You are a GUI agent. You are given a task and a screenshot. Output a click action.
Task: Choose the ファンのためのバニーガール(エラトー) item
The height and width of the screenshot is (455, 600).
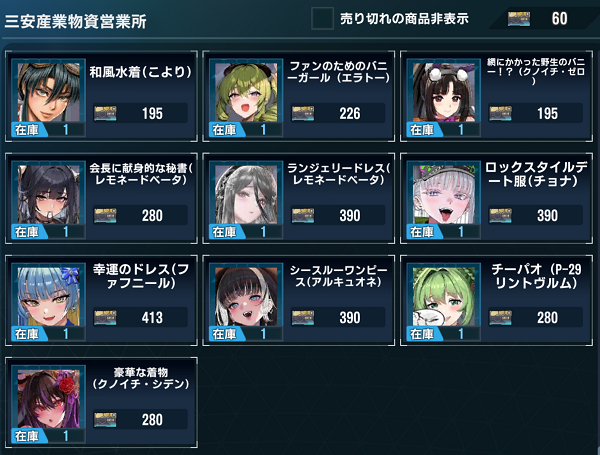click(x=298, y=95)
